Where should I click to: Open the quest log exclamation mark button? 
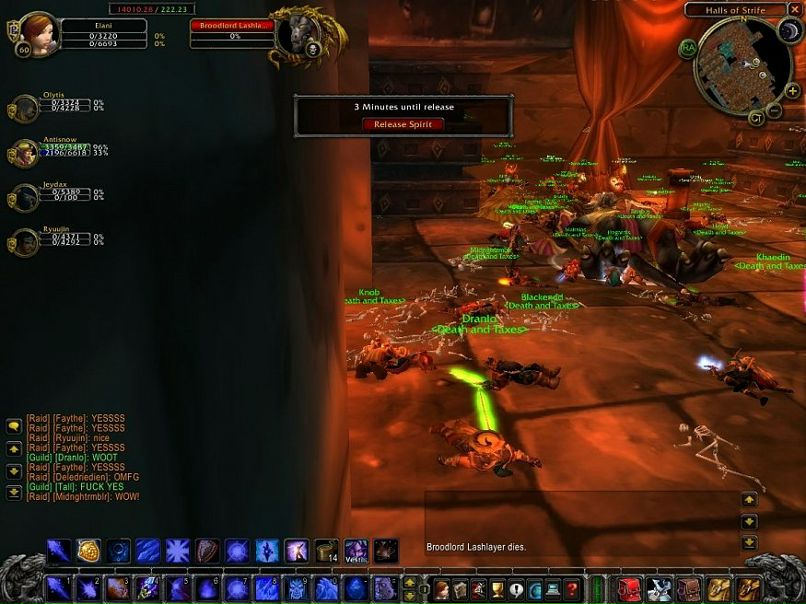[516, 589]
